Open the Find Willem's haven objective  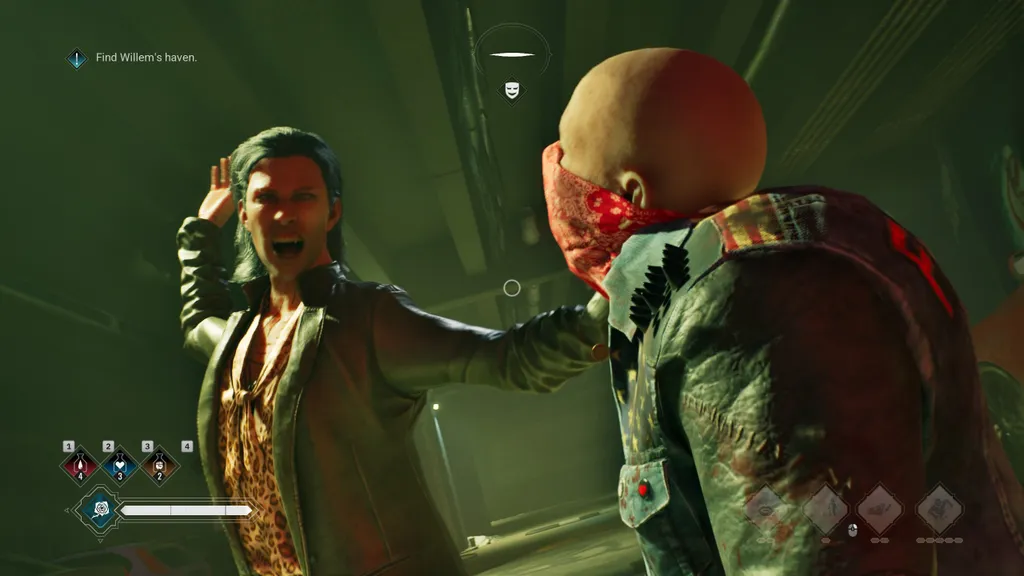click(146, 58)
